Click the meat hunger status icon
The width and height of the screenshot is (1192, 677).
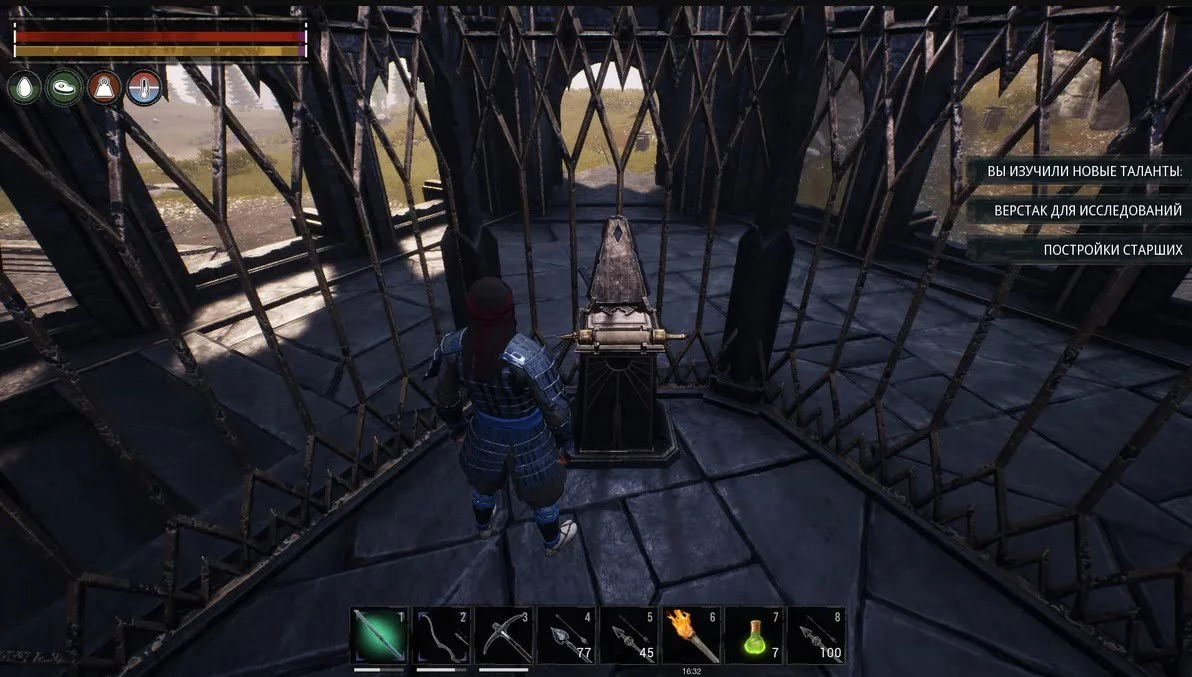click(64, 88)
